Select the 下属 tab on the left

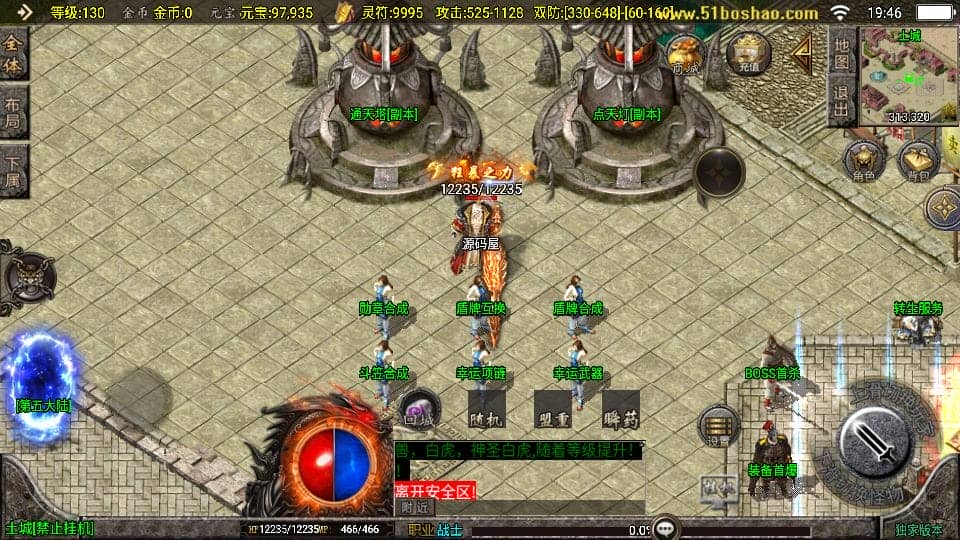pos(14,169)
